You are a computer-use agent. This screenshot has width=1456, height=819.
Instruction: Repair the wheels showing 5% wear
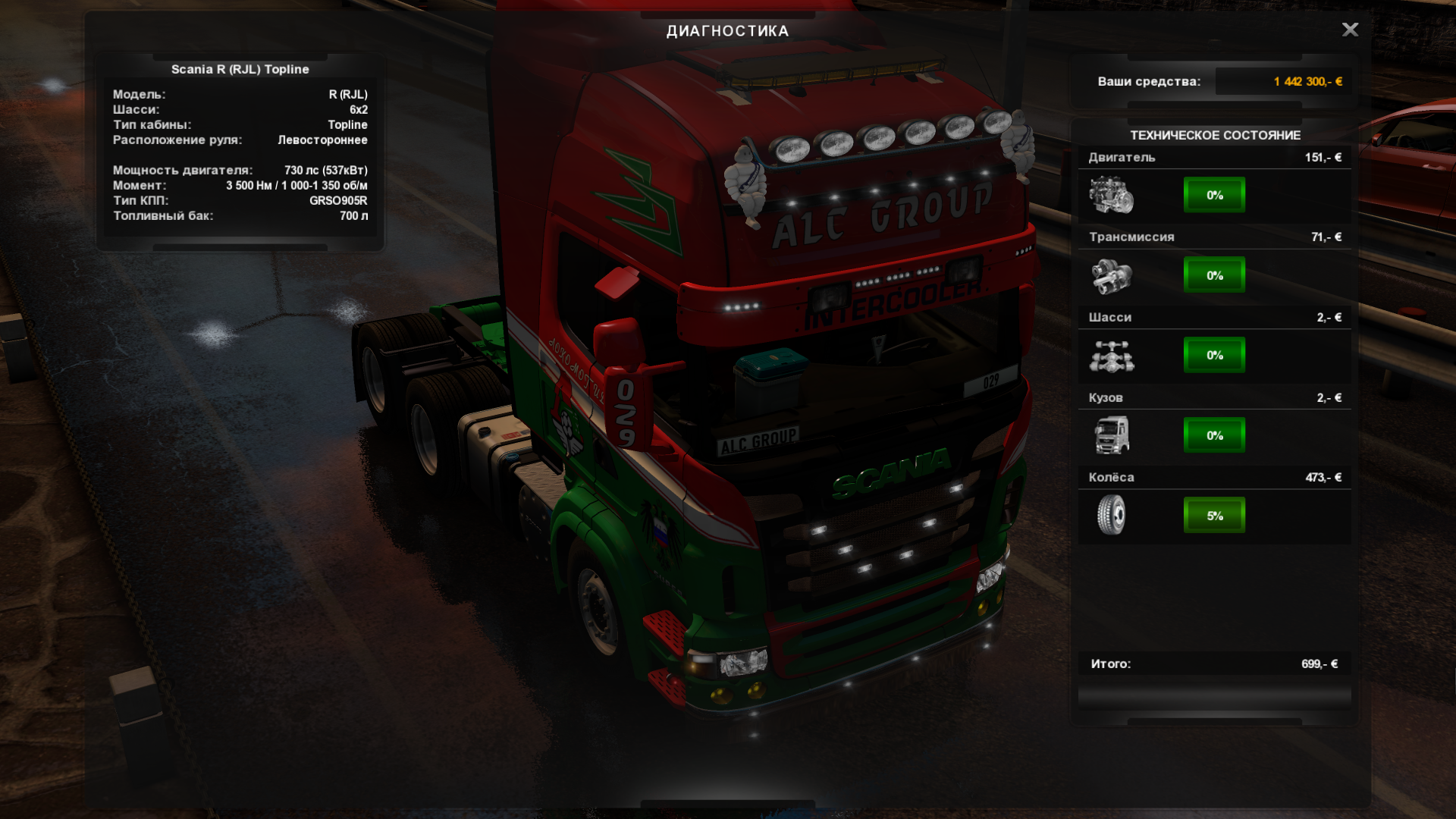[1214, 516]
